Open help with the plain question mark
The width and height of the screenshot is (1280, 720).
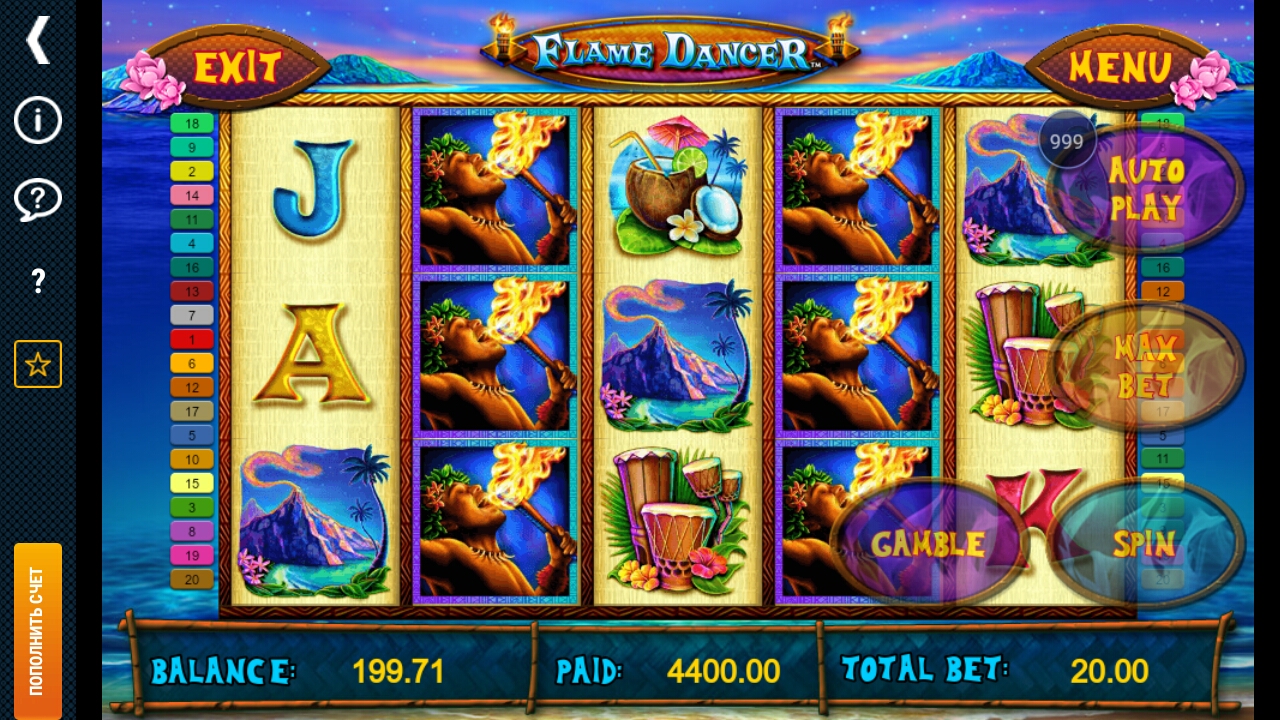point(38,281)
